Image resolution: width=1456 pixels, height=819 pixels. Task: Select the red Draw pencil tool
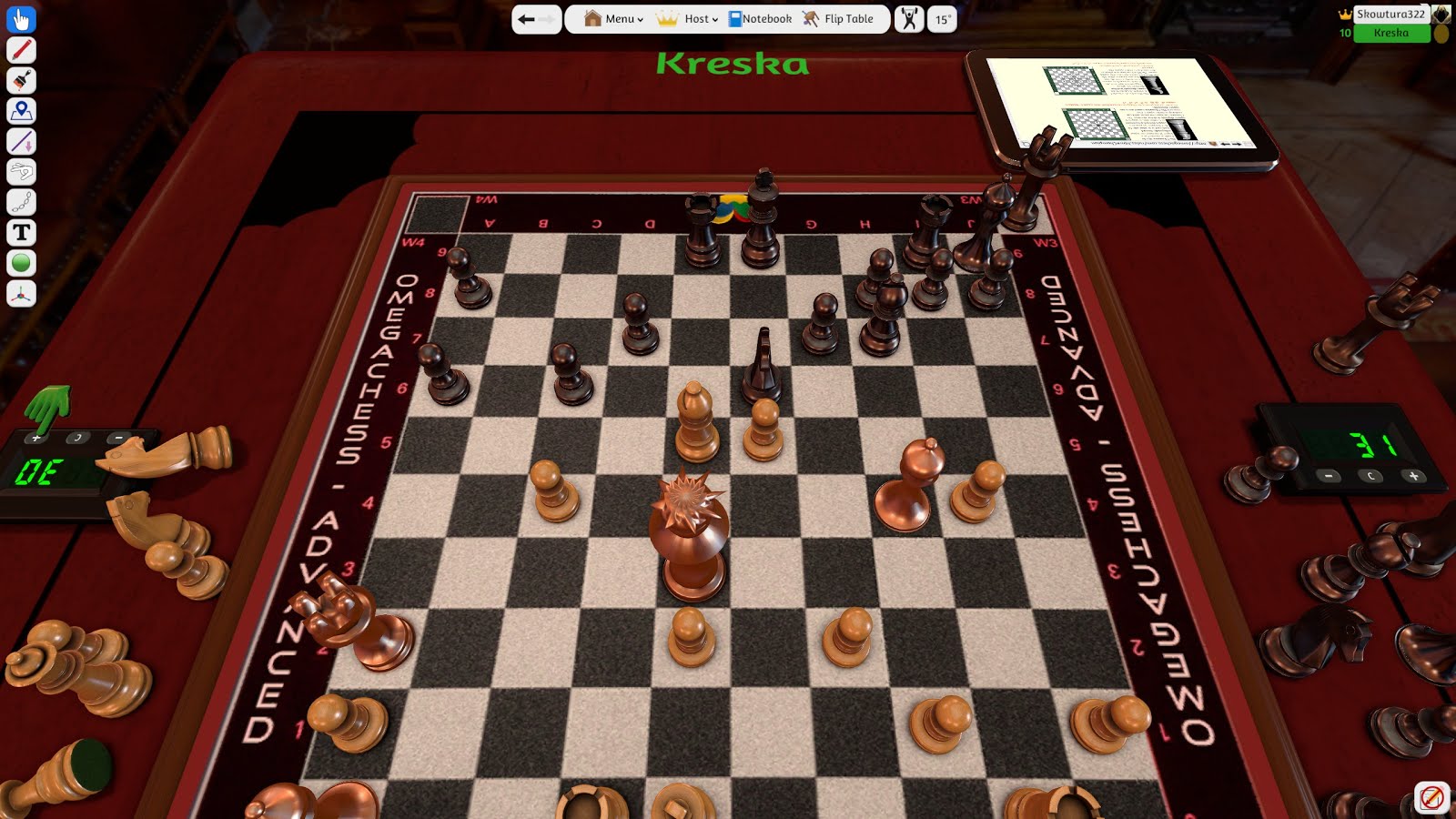pyautogui.click(x=20, y=50)
